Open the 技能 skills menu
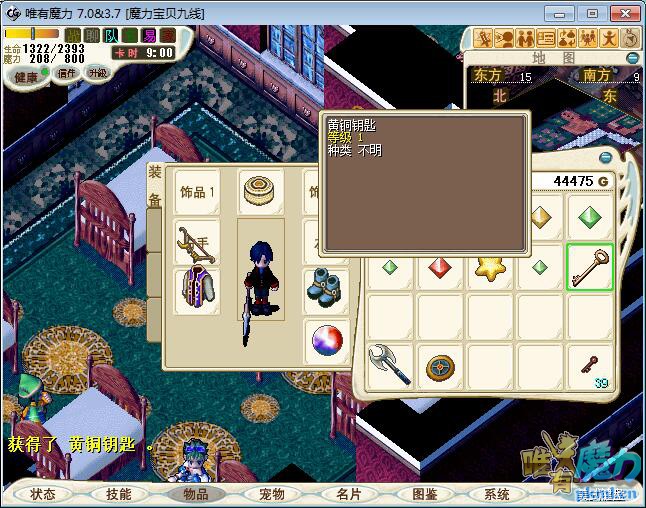 point(119,494)
